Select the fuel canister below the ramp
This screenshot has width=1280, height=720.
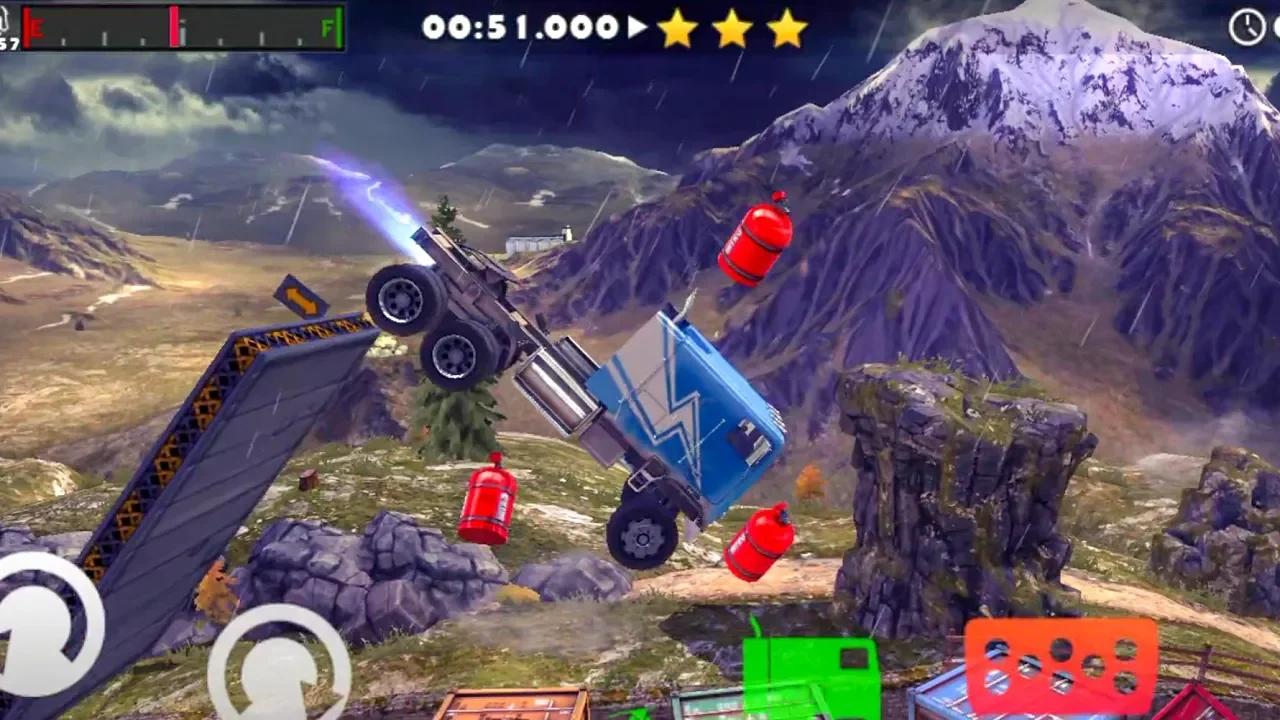486,507
